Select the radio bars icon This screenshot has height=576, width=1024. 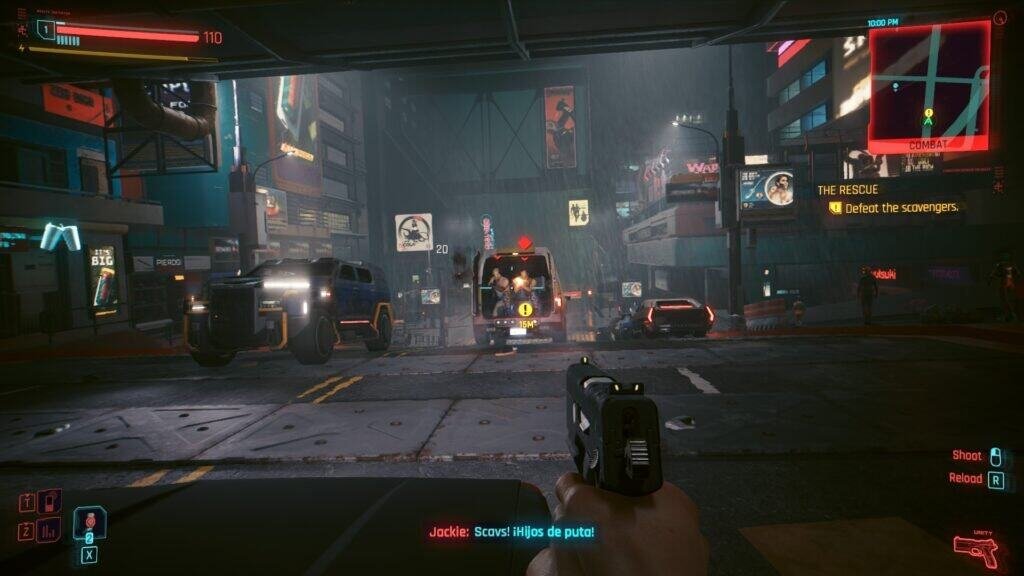pyautogui.click(x=49, y=530)
